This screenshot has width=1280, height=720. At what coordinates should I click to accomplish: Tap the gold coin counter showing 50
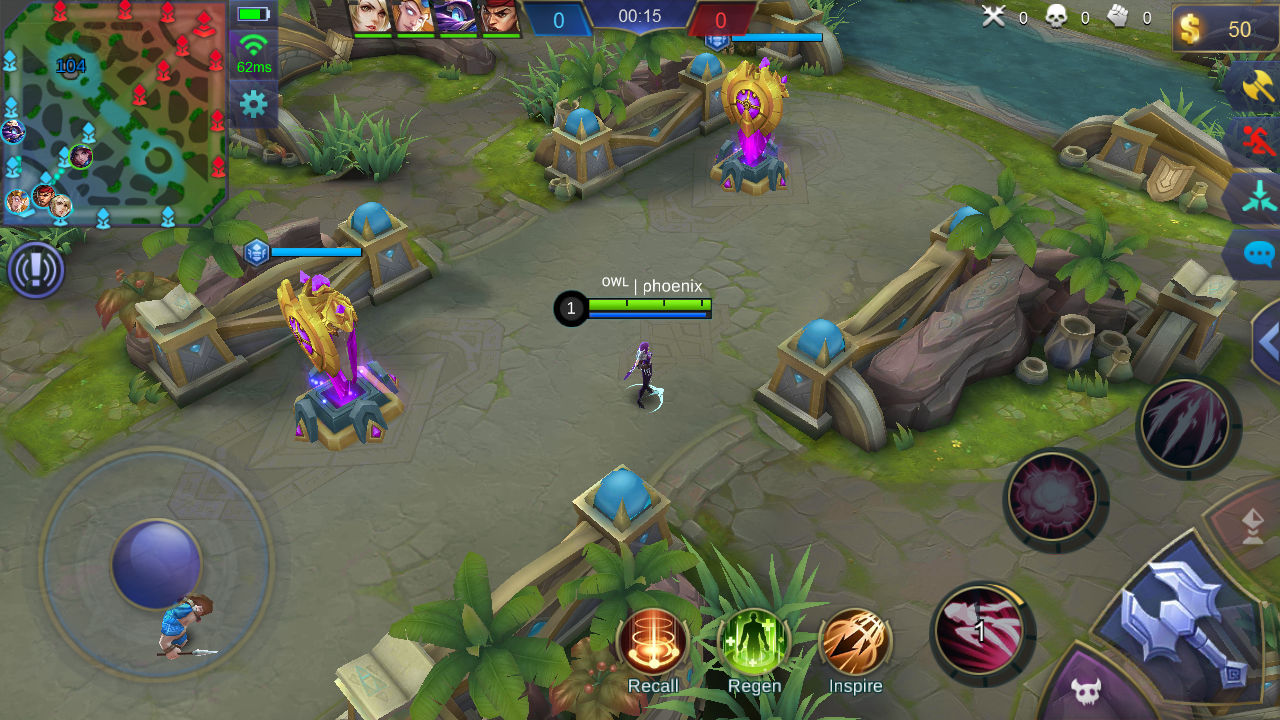1224,29
